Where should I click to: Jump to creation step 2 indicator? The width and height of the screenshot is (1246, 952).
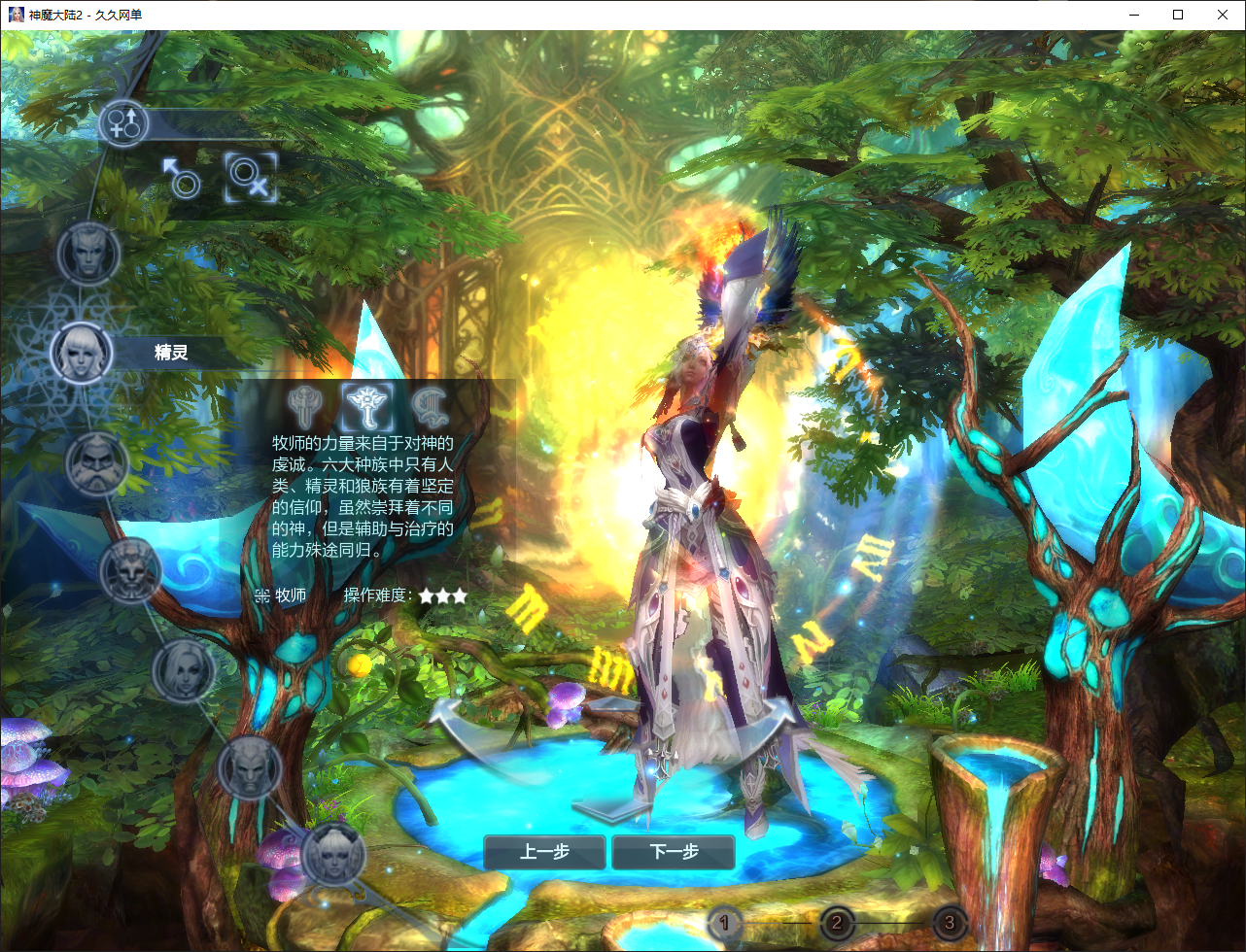pyautogui.click(x=838, y=922)
